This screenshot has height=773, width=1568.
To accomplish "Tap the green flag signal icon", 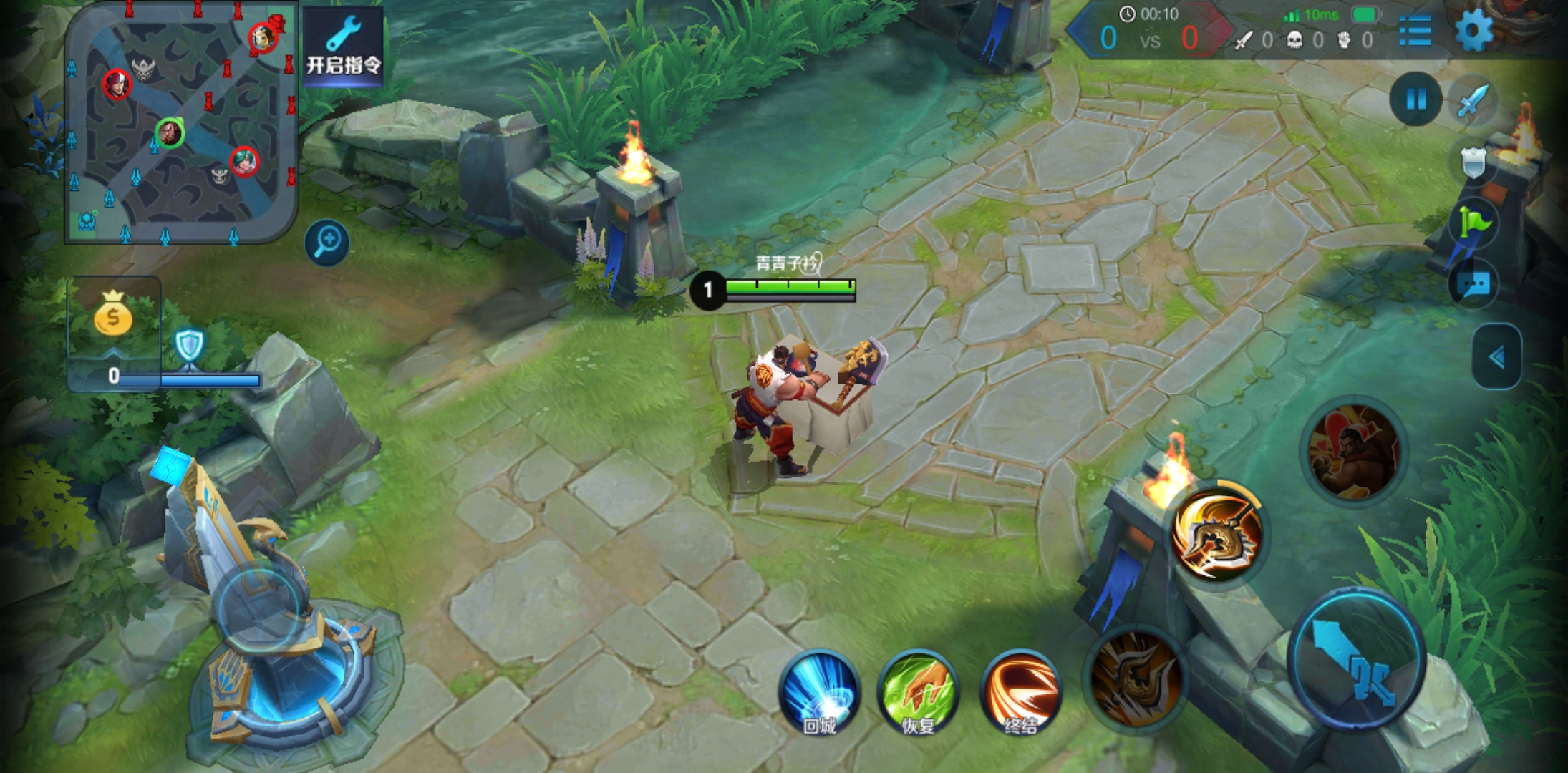I will point(1473,223).
